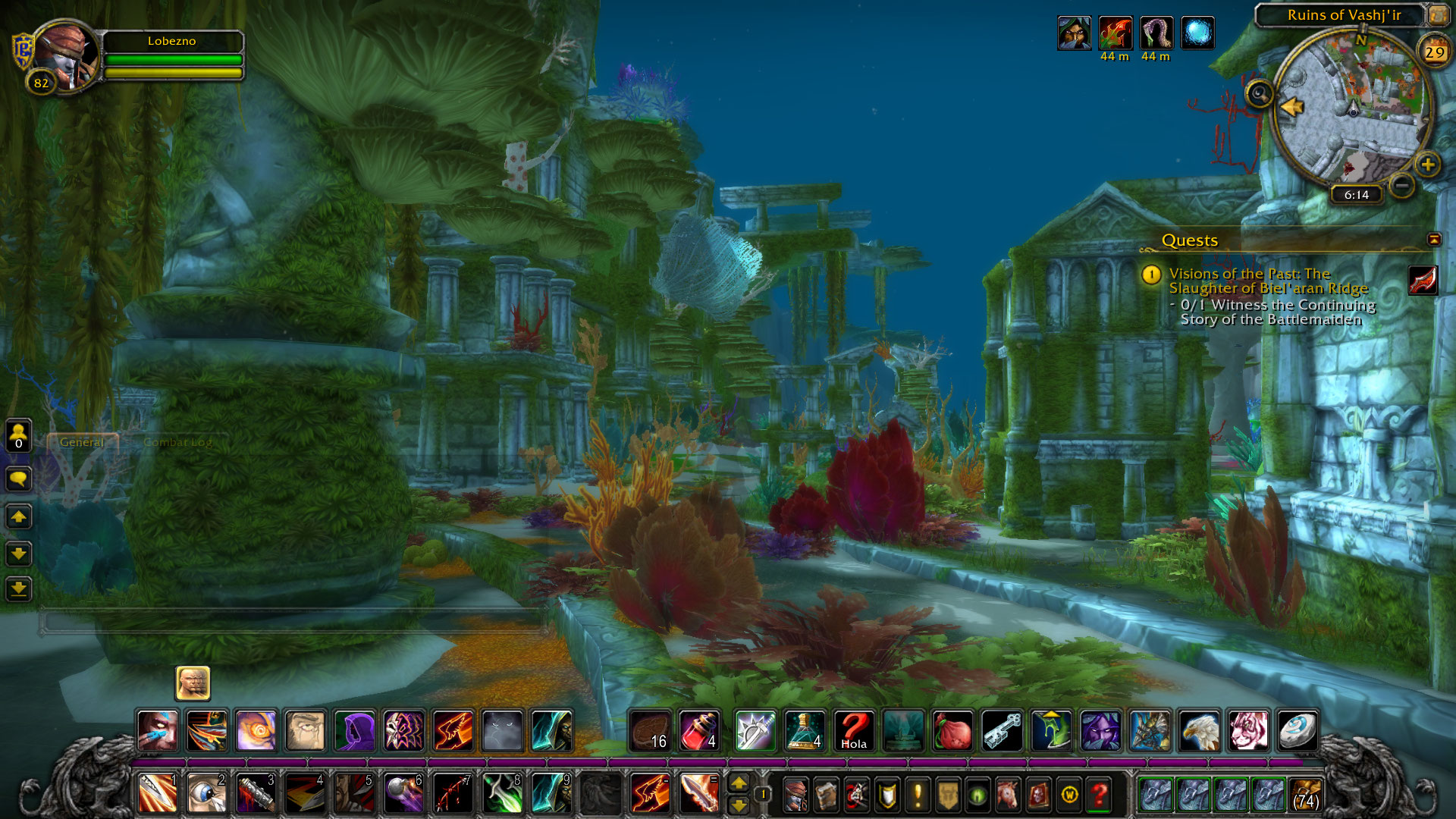
Task: Activate the Hola question mark macro
Action: pyautogui.click(x=854, y=731)
